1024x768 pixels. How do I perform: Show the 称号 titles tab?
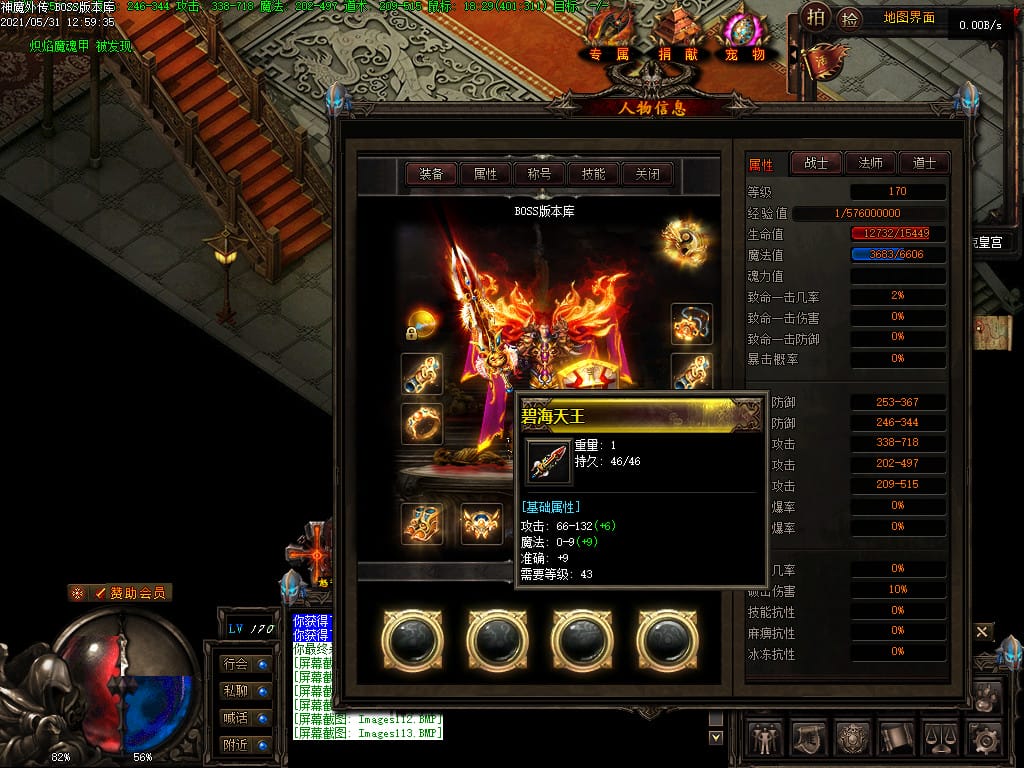539,174
